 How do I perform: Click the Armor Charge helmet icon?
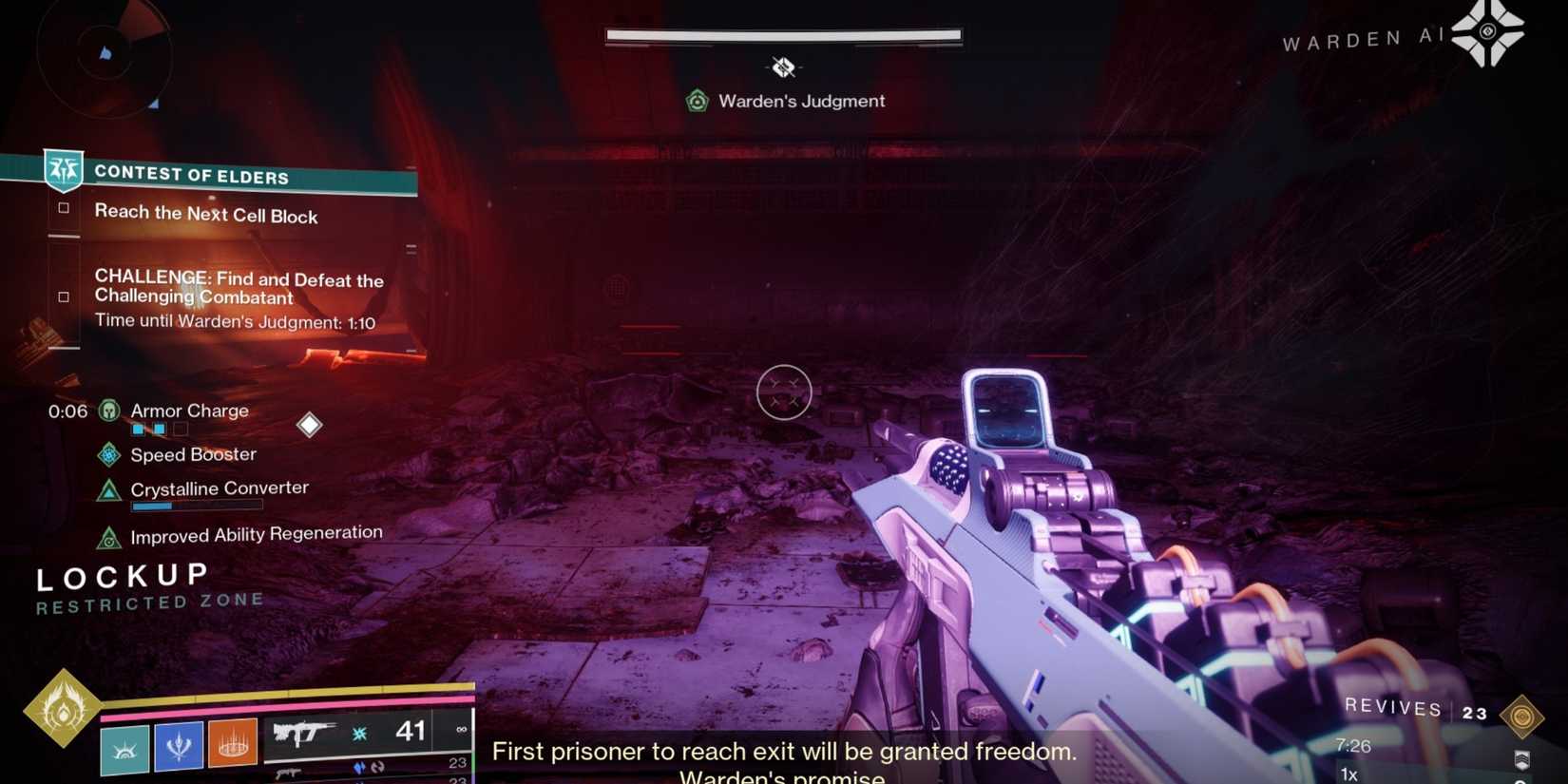pos(108,411)
